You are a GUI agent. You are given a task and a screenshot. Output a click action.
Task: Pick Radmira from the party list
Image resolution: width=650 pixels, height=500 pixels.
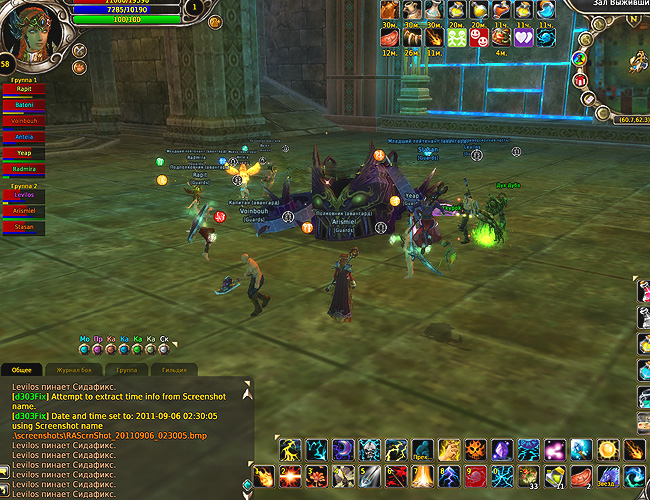[24, 169]
